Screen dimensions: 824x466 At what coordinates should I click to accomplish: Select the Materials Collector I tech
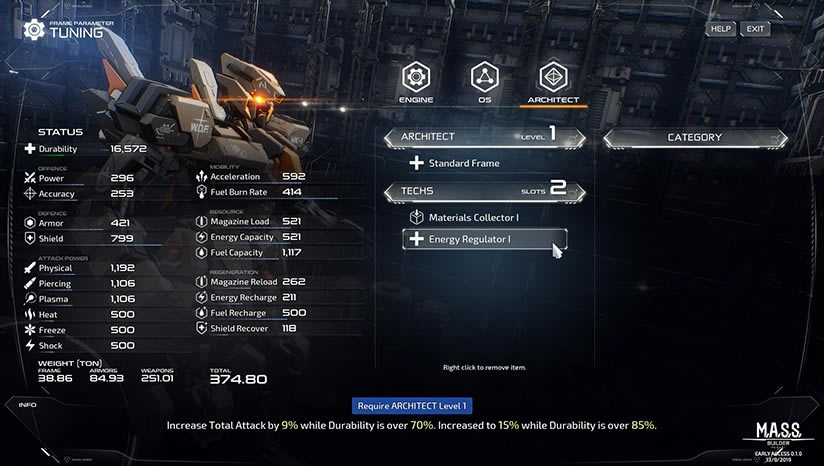473,217
